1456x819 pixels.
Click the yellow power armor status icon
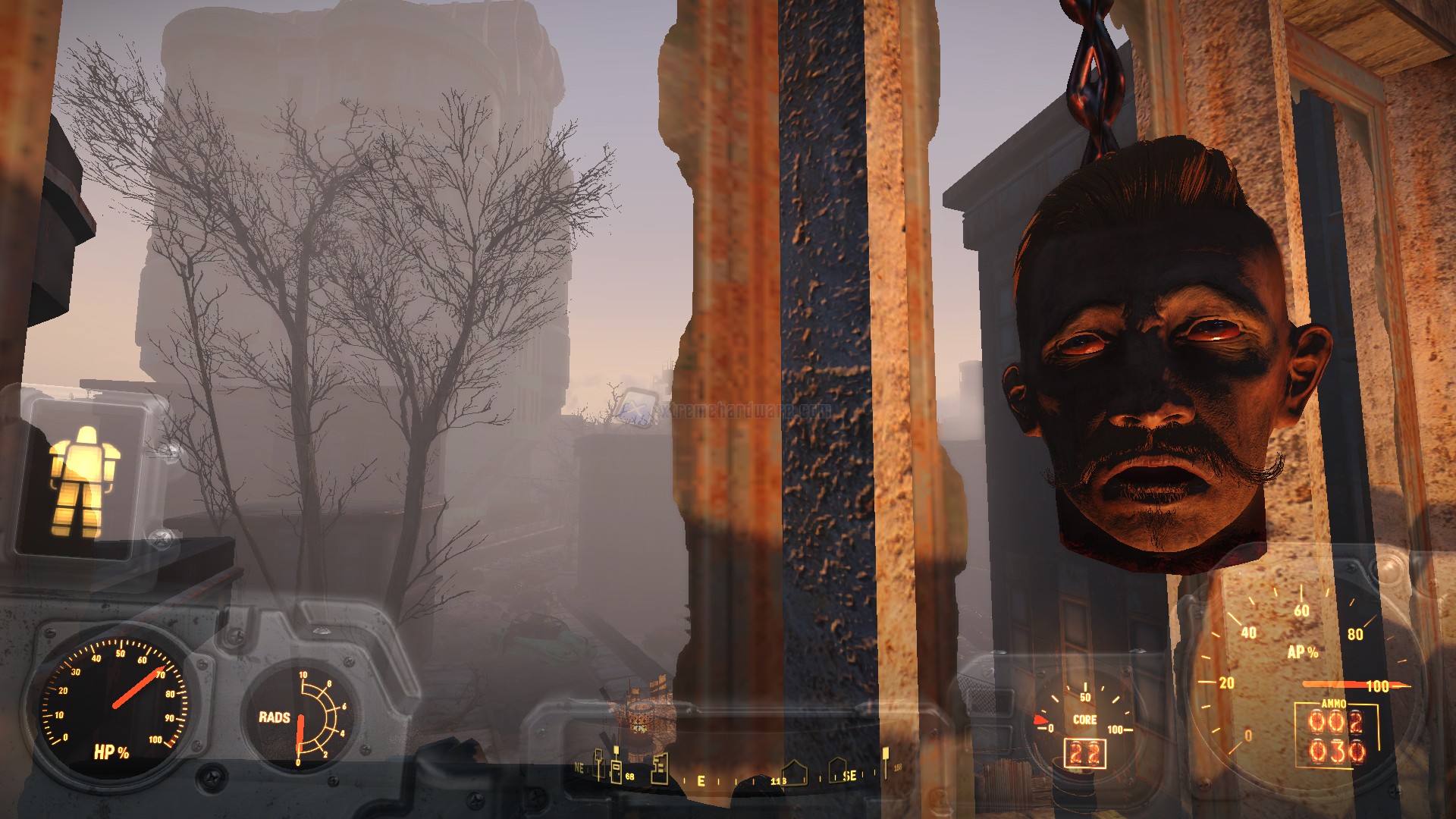[x=81, y=481]
